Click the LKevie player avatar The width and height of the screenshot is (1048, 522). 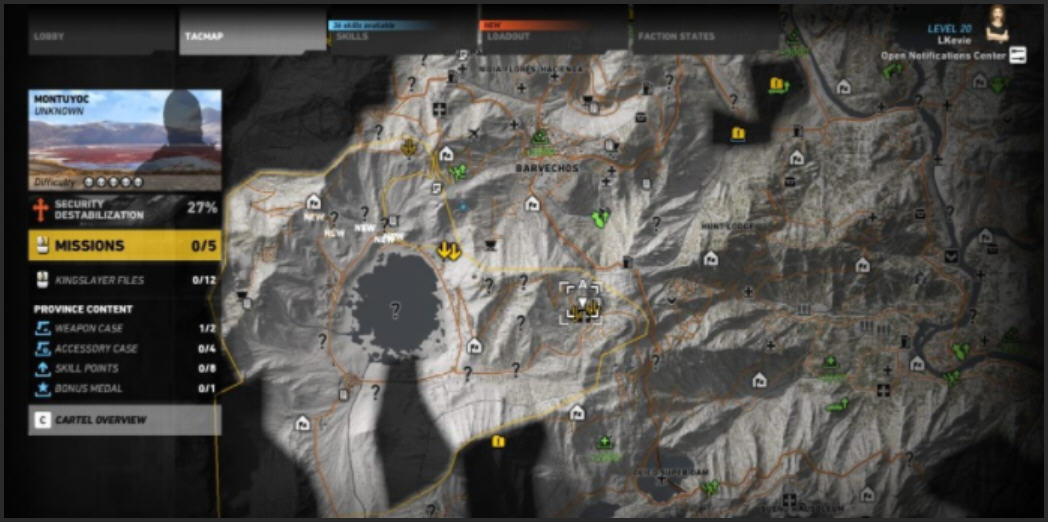pyautogui.click(x=997, y=22)
